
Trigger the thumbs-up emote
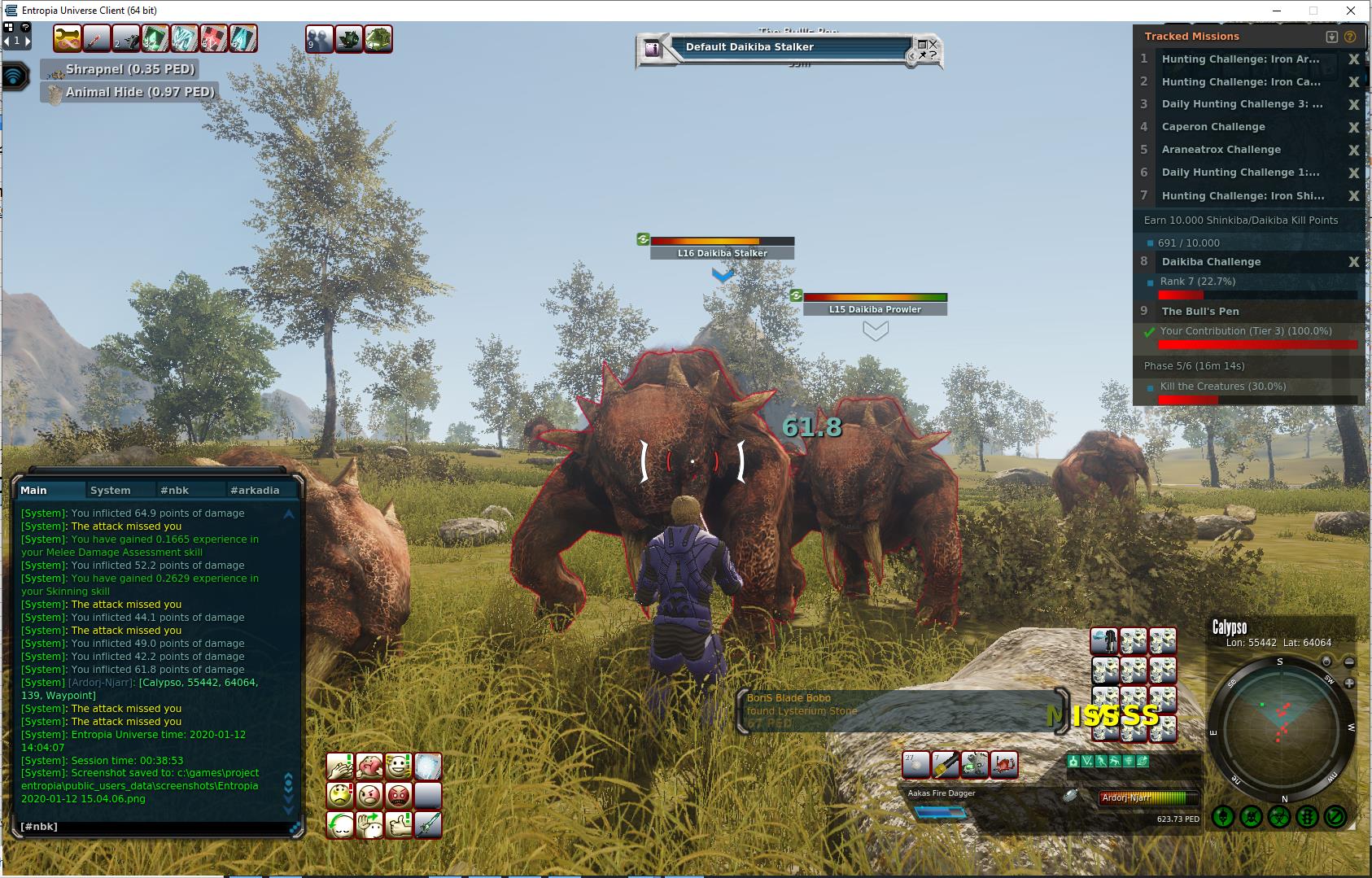click(399, 825)
